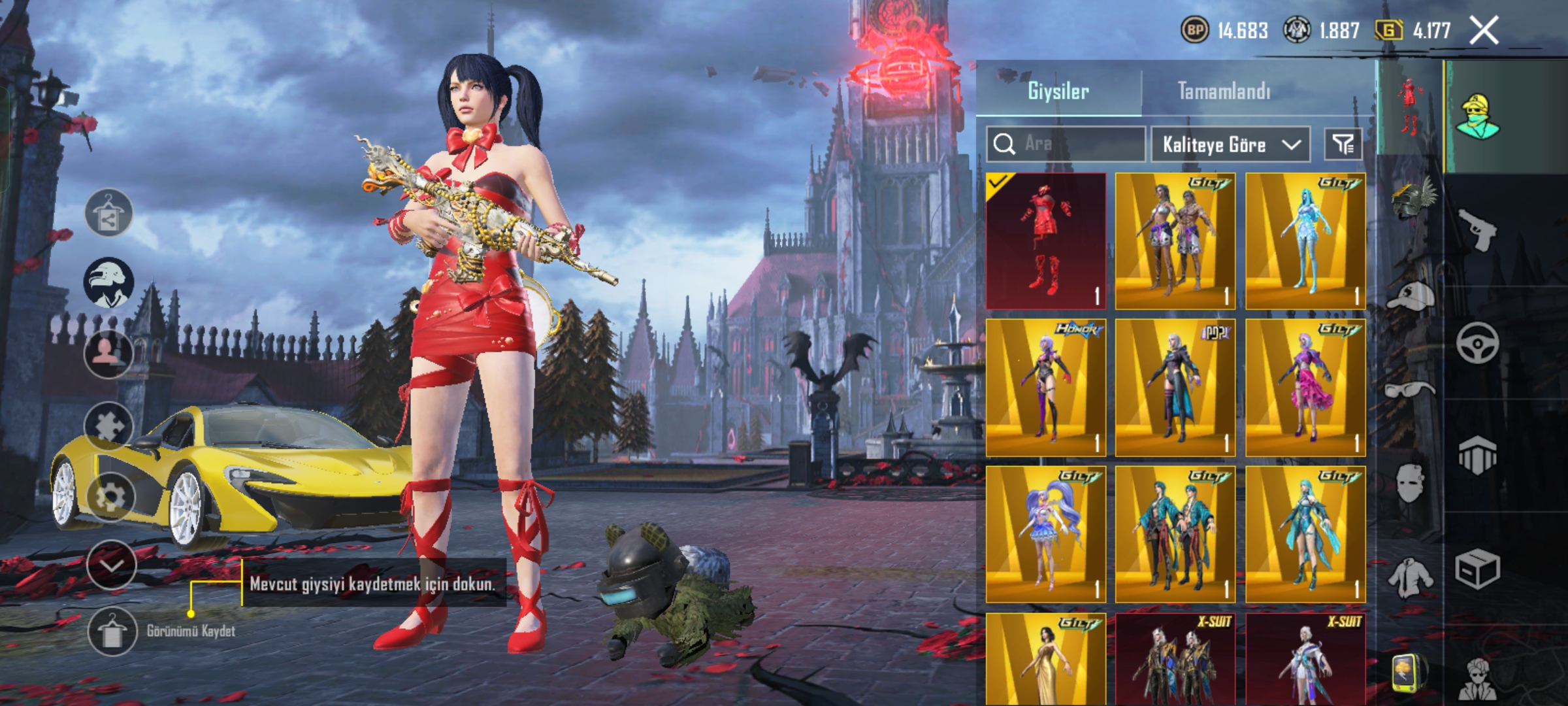
Task: Select the Giysiler tab
Action: (1058, 91)
